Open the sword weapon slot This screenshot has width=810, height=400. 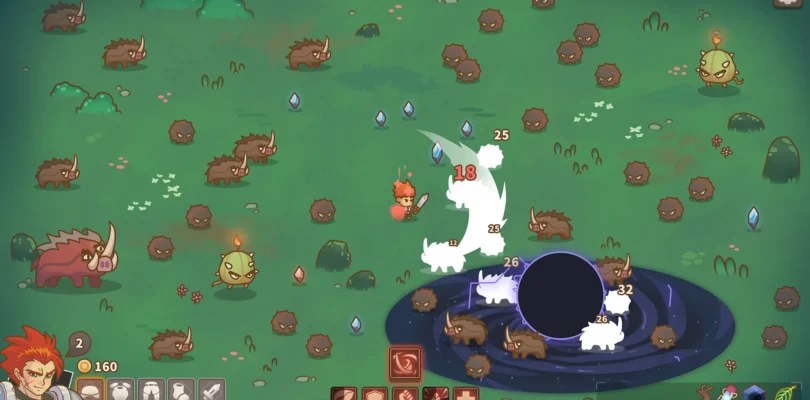pyautogui.click(x=211, y=389)
